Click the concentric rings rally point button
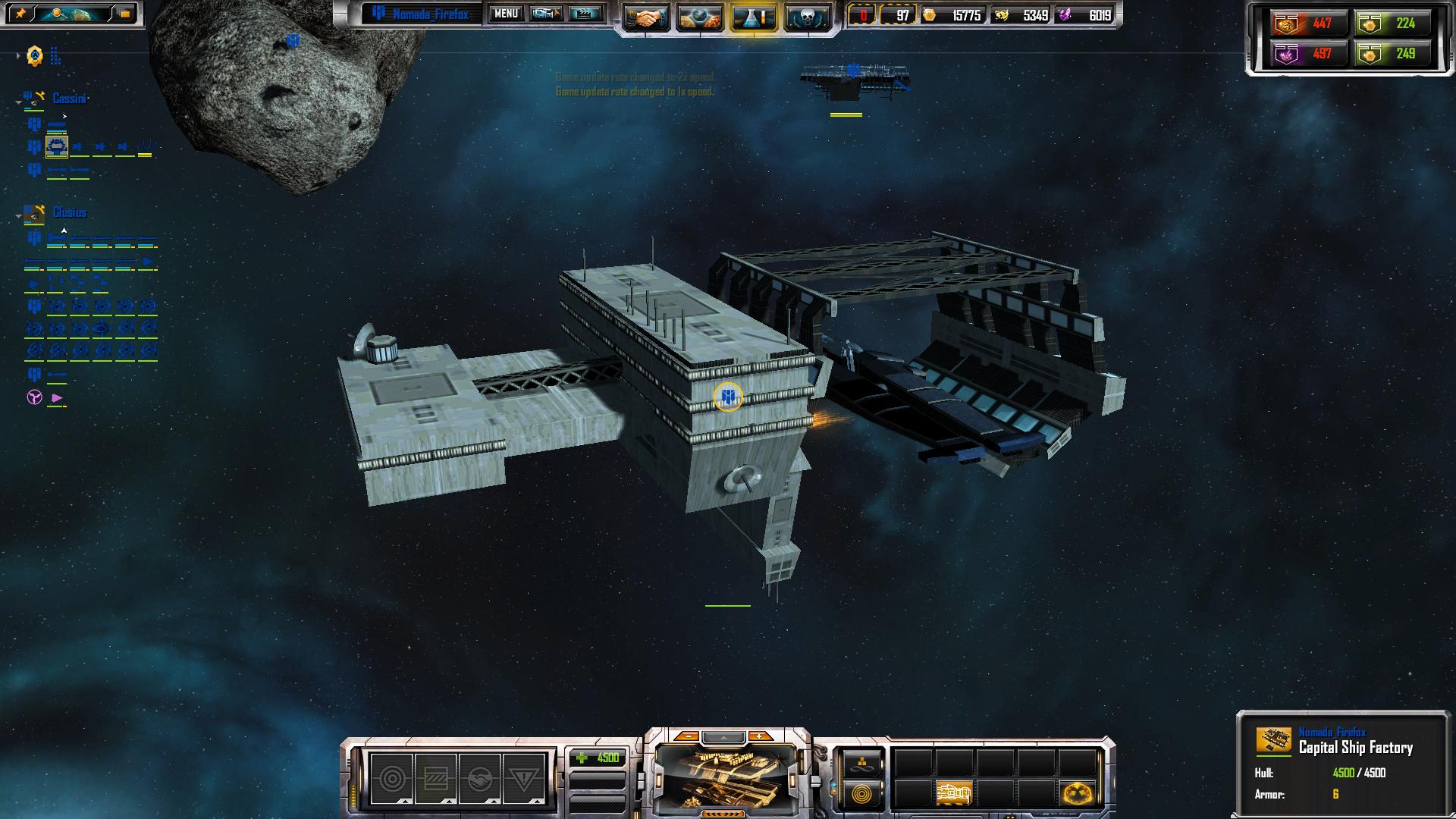Viewport: 1456px width, 819px height. coord(862,795)
